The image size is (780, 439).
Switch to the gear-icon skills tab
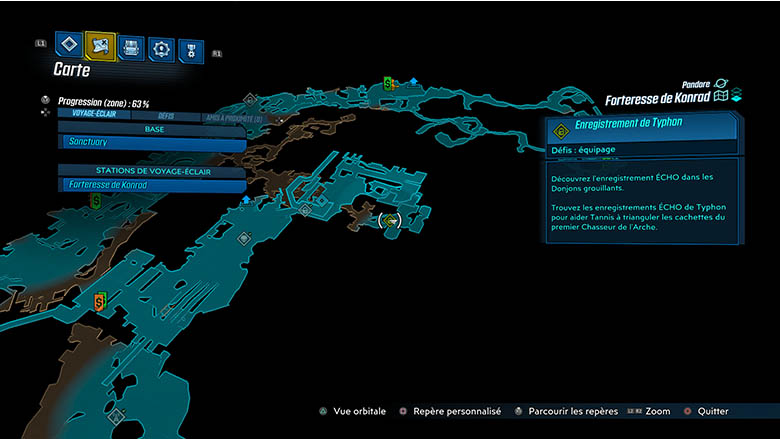coord(161,48)
